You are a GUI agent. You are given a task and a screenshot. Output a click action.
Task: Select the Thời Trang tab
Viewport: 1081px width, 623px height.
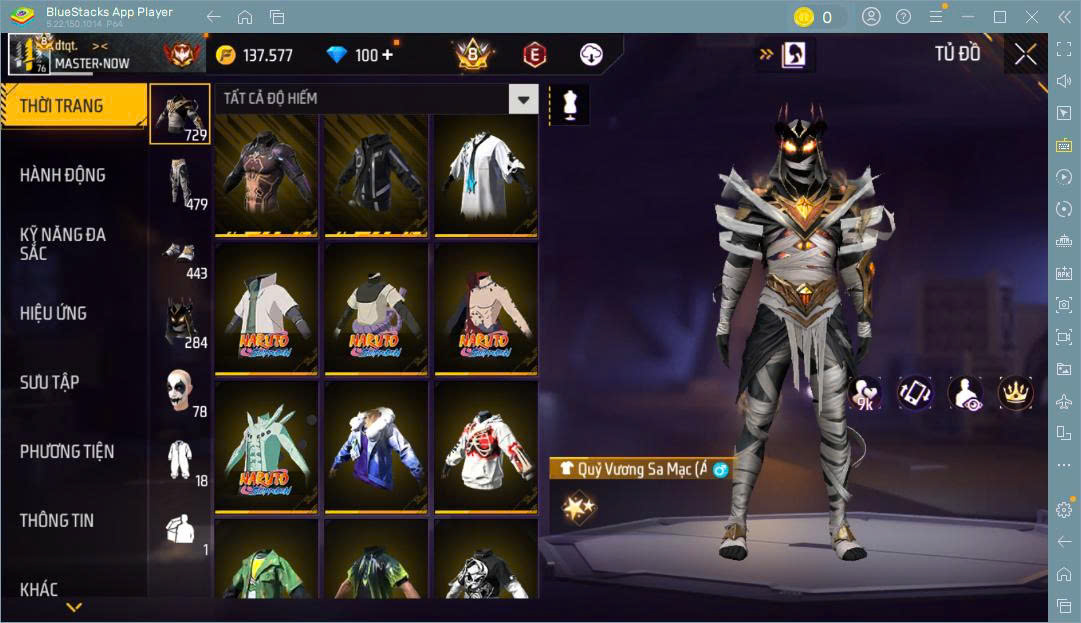tap(62, 105)
